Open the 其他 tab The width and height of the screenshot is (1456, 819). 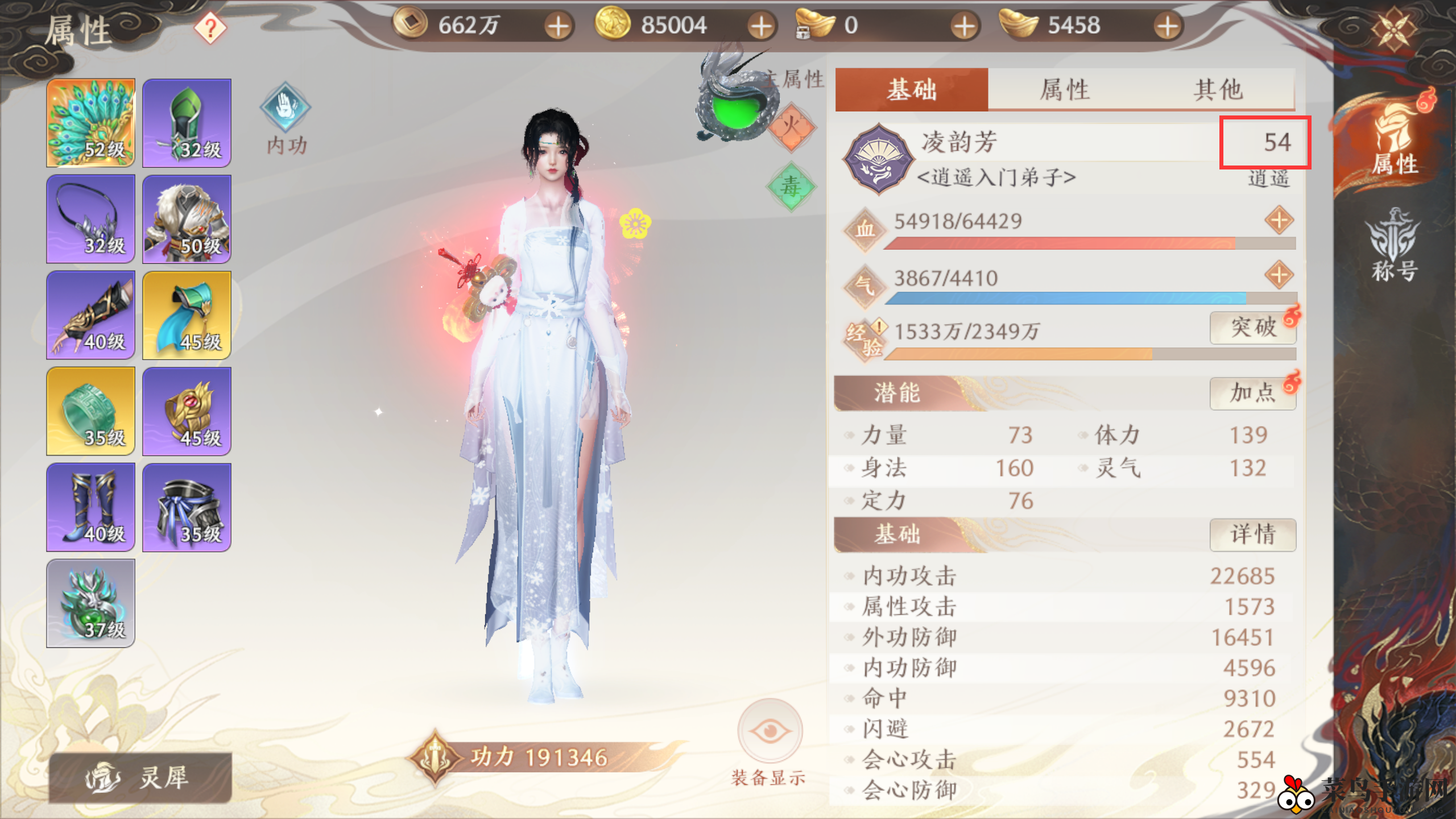[x=1218, y=89]
